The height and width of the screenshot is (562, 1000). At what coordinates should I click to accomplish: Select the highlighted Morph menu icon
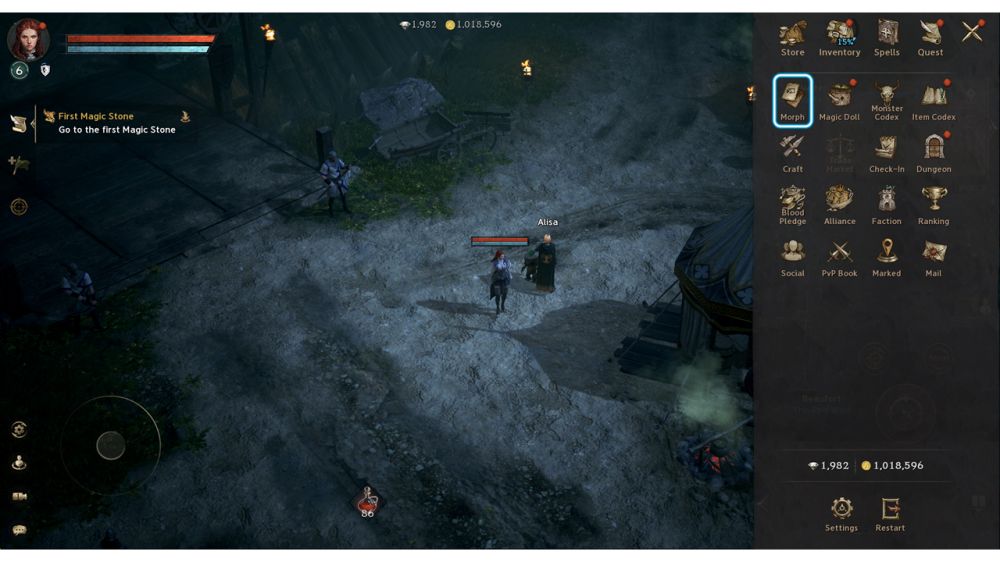pos(792,100)
